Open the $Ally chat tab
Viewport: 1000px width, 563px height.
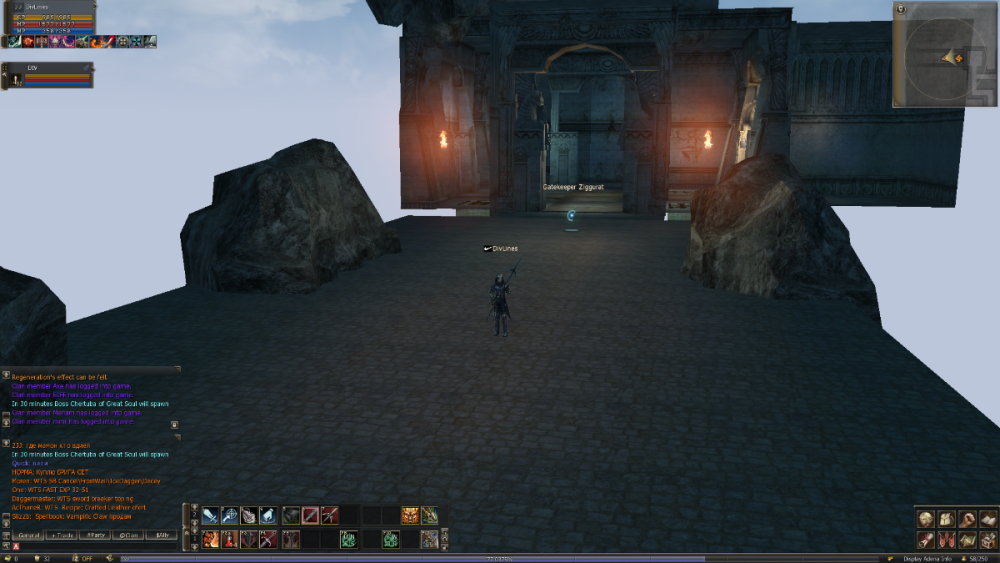[x=161, y=535]
